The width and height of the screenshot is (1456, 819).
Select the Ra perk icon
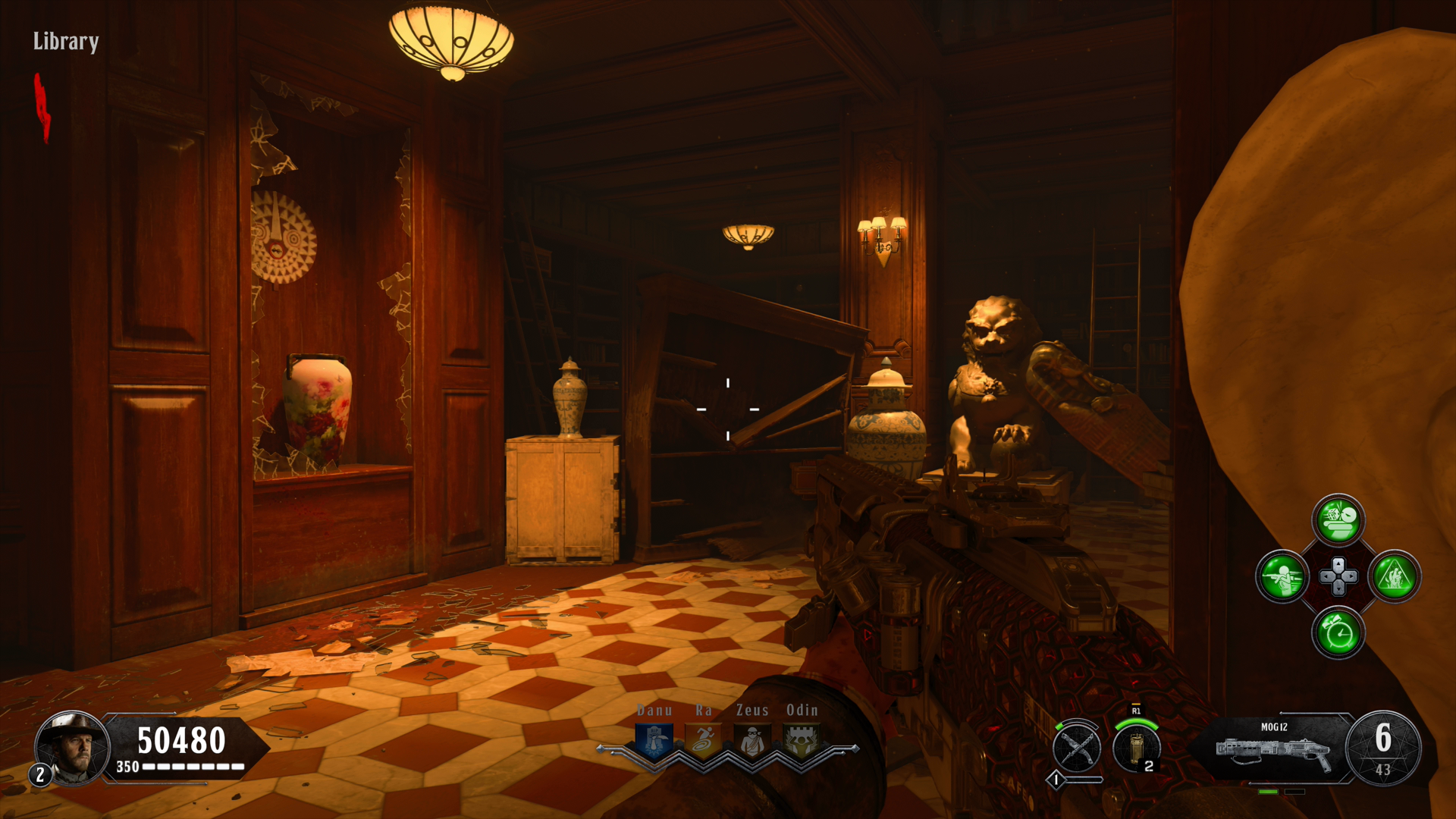(703, 740)
